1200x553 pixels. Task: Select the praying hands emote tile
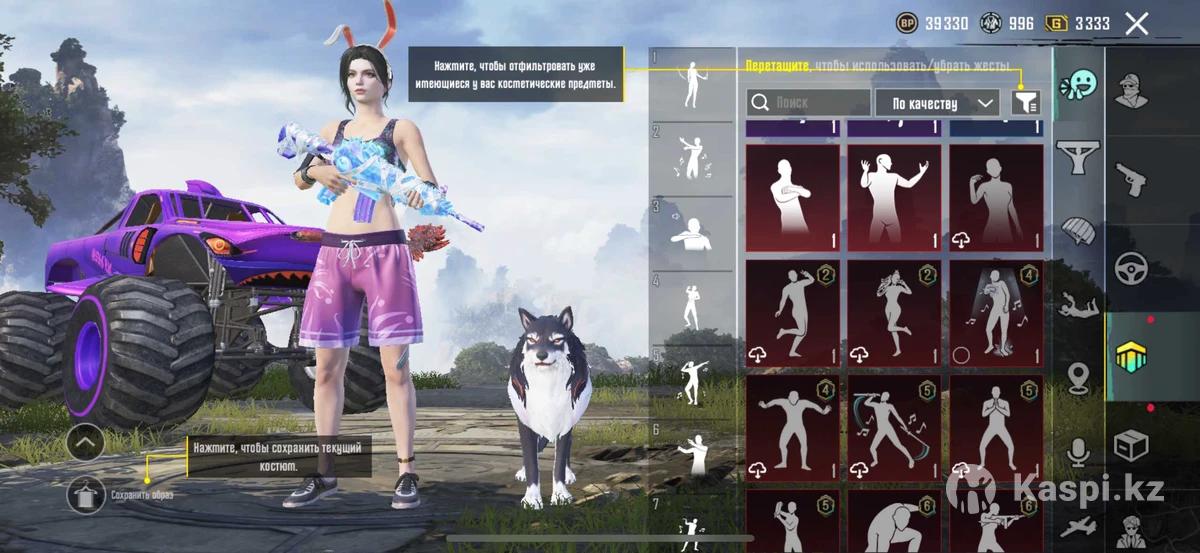(995, 428)
